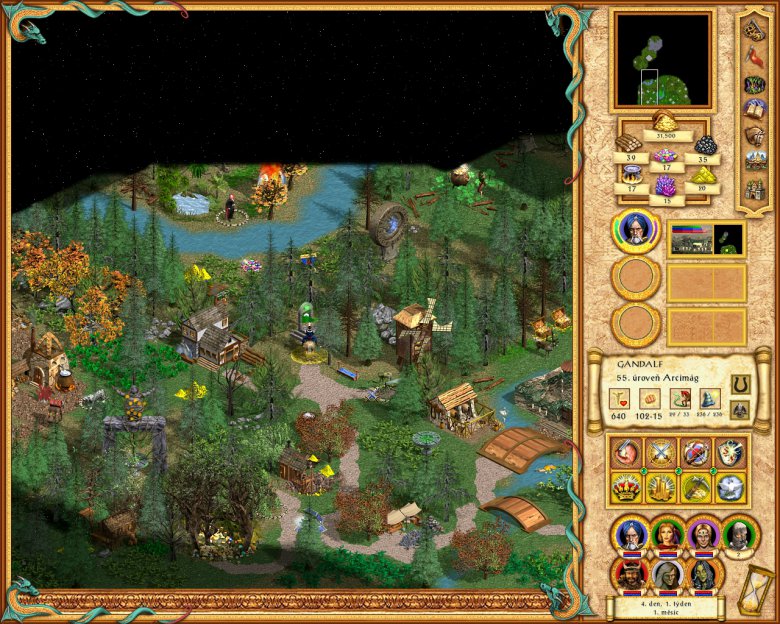Click the pickaxe and gold skill icon
This screenshot has height=624, width=780.
pos(697,487)
